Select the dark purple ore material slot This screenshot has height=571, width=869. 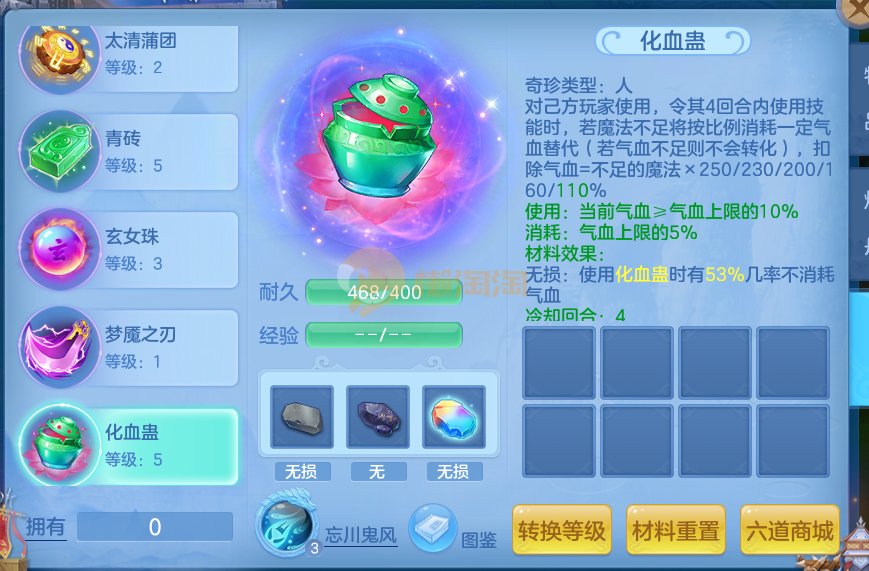click(x=377, y=417)
